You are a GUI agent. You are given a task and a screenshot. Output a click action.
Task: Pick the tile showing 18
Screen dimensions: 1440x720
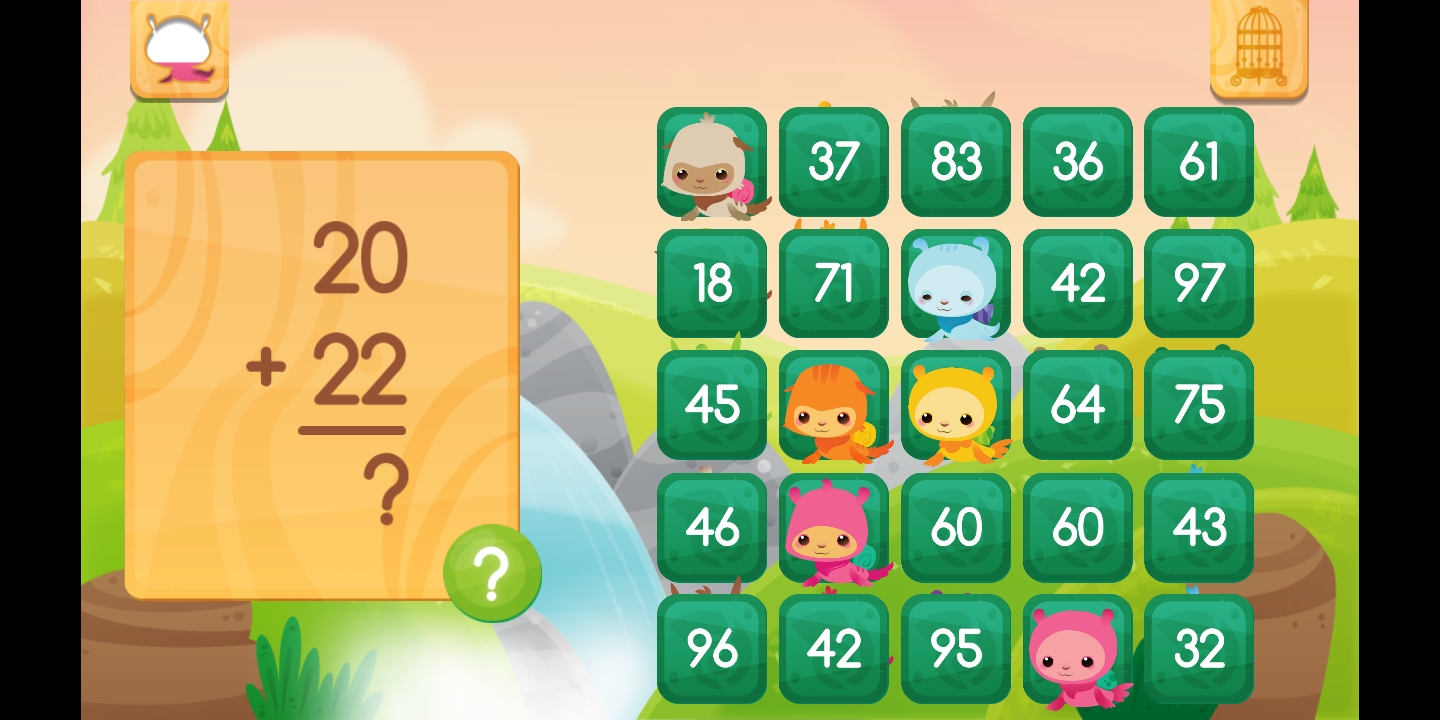tap(711, 283)
